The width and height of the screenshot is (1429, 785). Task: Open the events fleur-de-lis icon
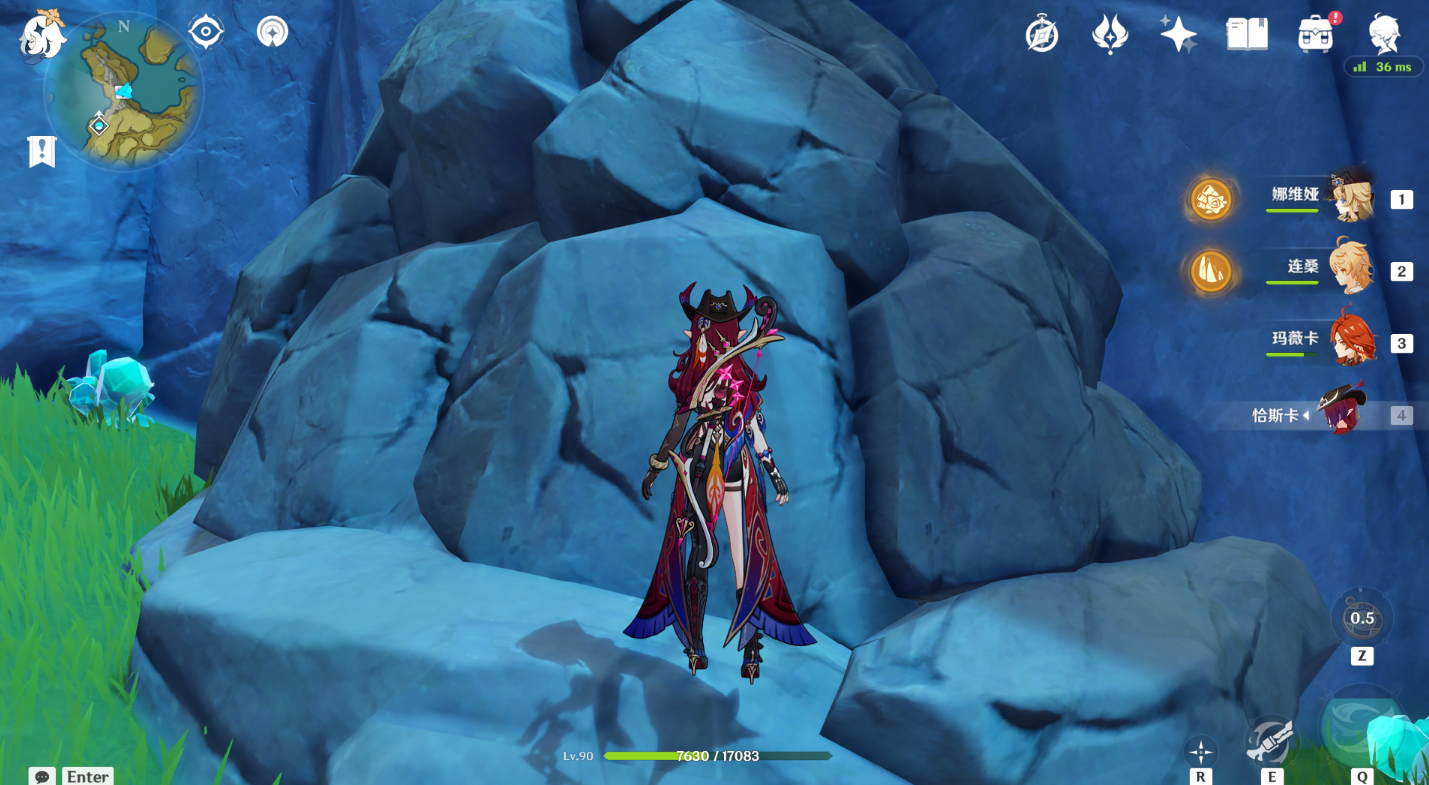click(1110, 35)
